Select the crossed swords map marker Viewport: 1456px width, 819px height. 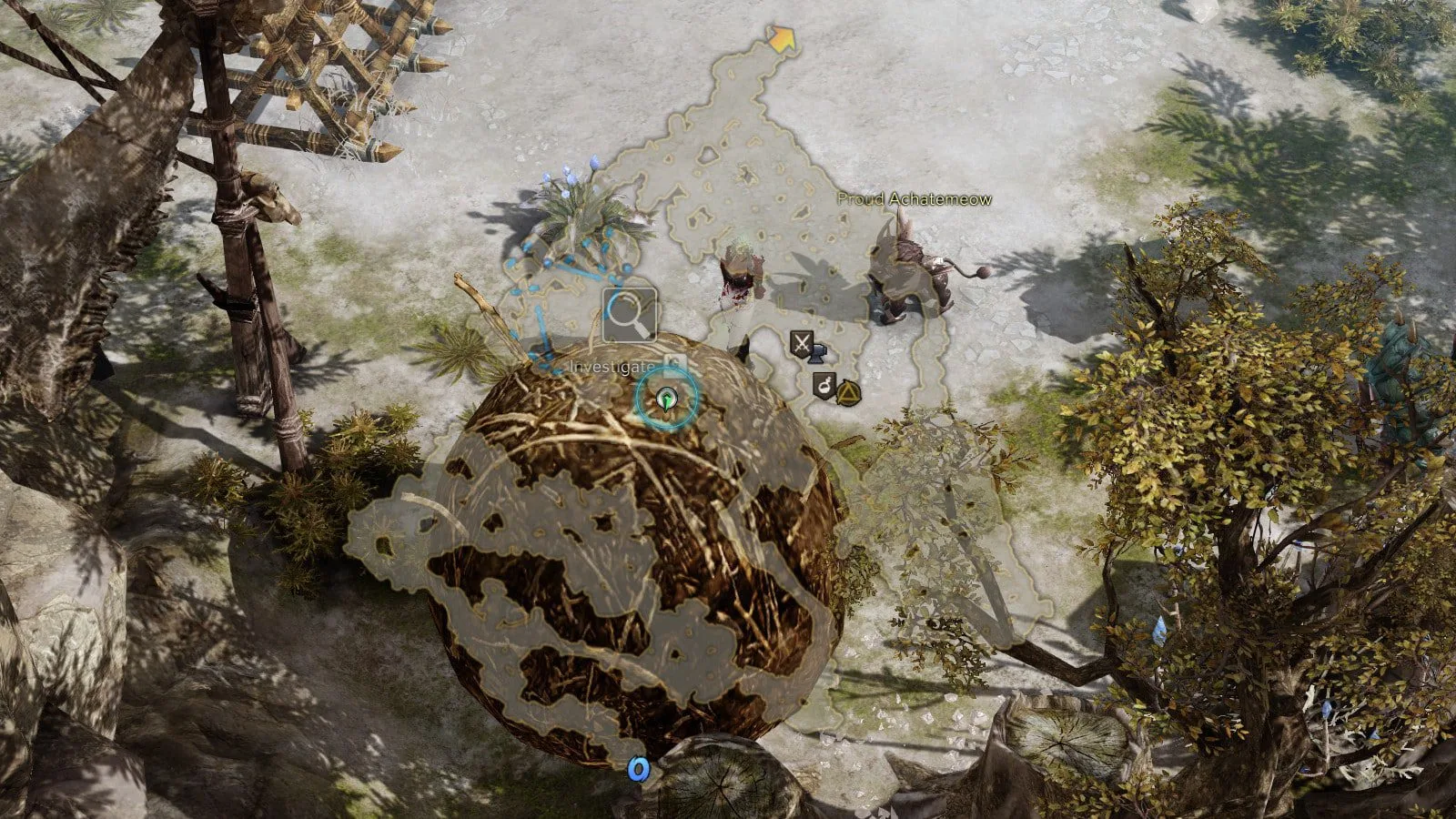[x=801, y=343]
